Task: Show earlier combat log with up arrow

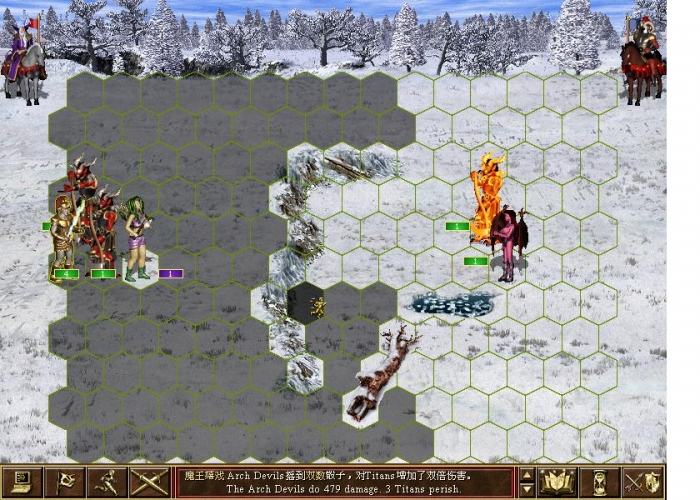Action: (x=526, y=474)
